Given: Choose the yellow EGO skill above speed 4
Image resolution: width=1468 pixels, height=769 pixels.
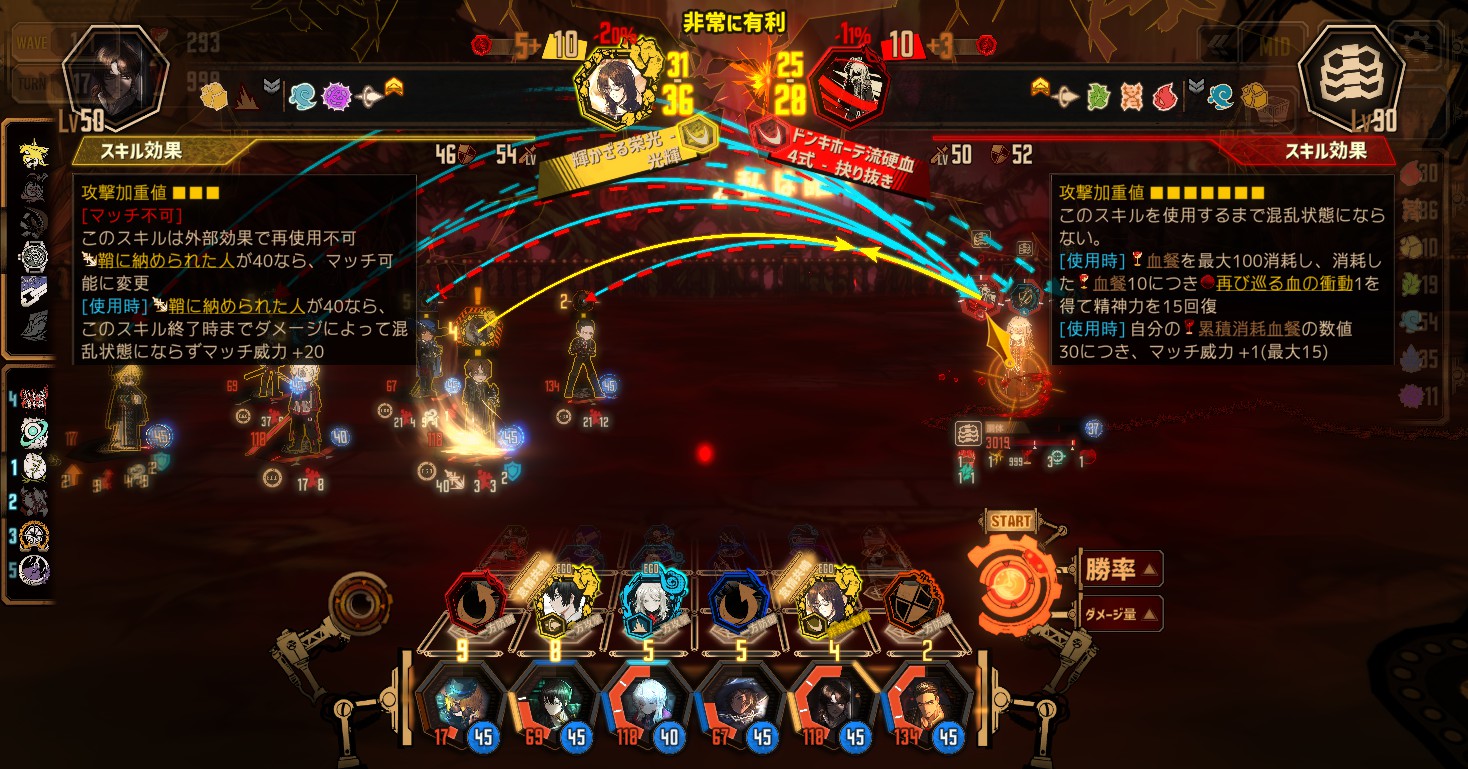Looking at the screenshot, I should (x=826, y=603).
